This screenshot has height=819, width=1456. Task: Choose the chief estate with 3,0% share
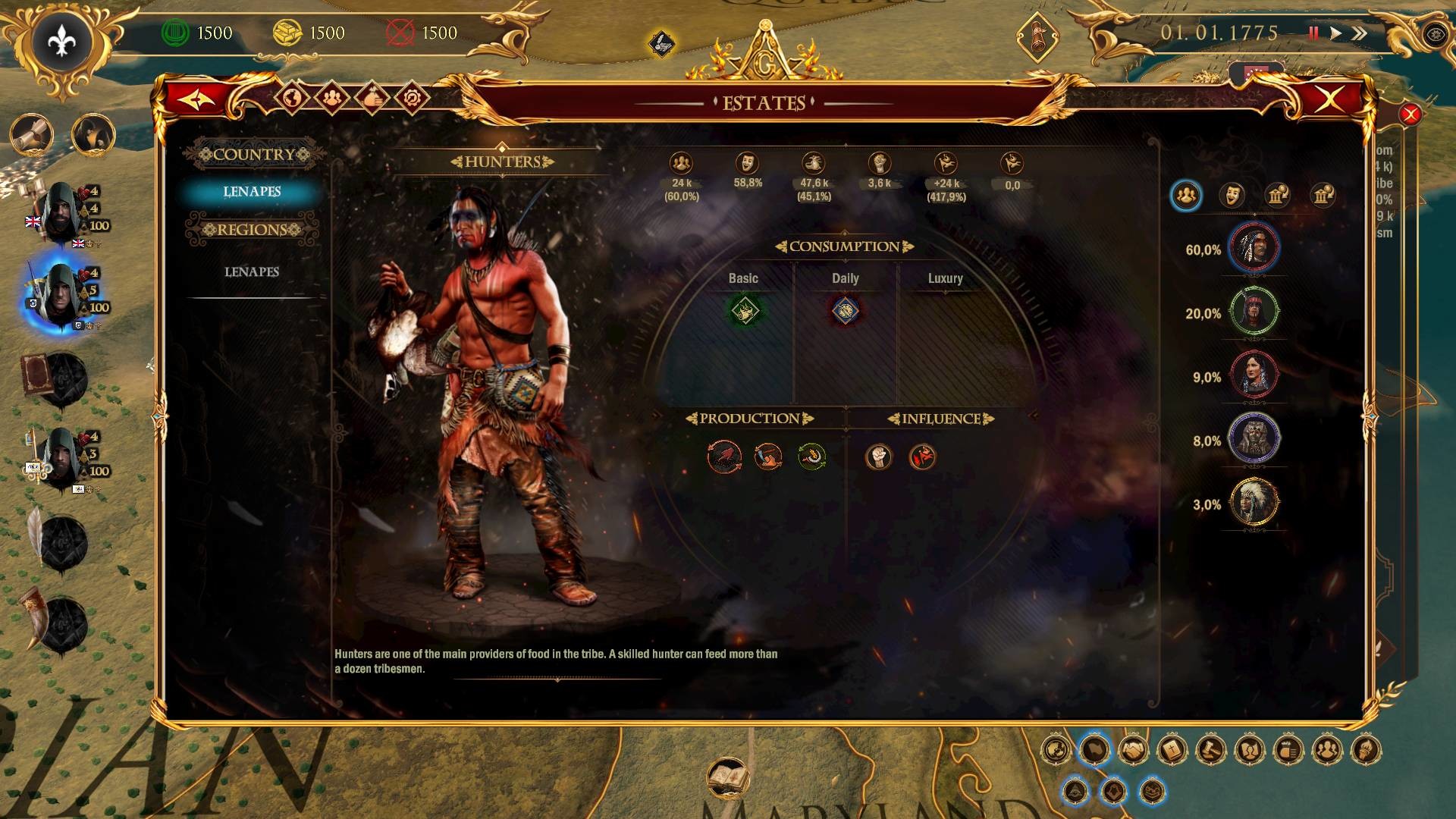(1254, 502)
